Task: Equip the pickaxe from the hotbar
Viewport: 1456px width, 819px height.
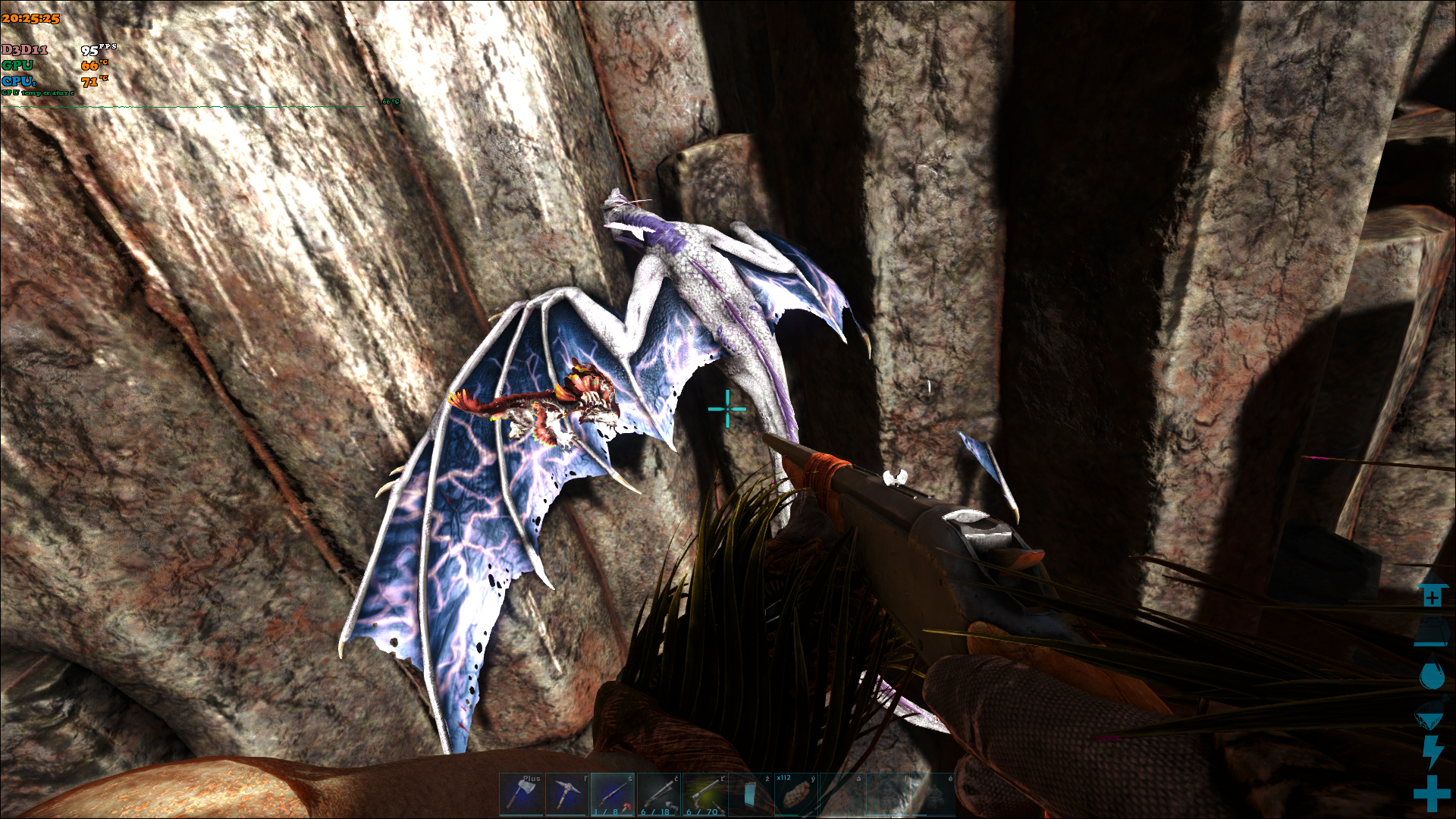Action: pyautogui.click(x=566, y=794)
